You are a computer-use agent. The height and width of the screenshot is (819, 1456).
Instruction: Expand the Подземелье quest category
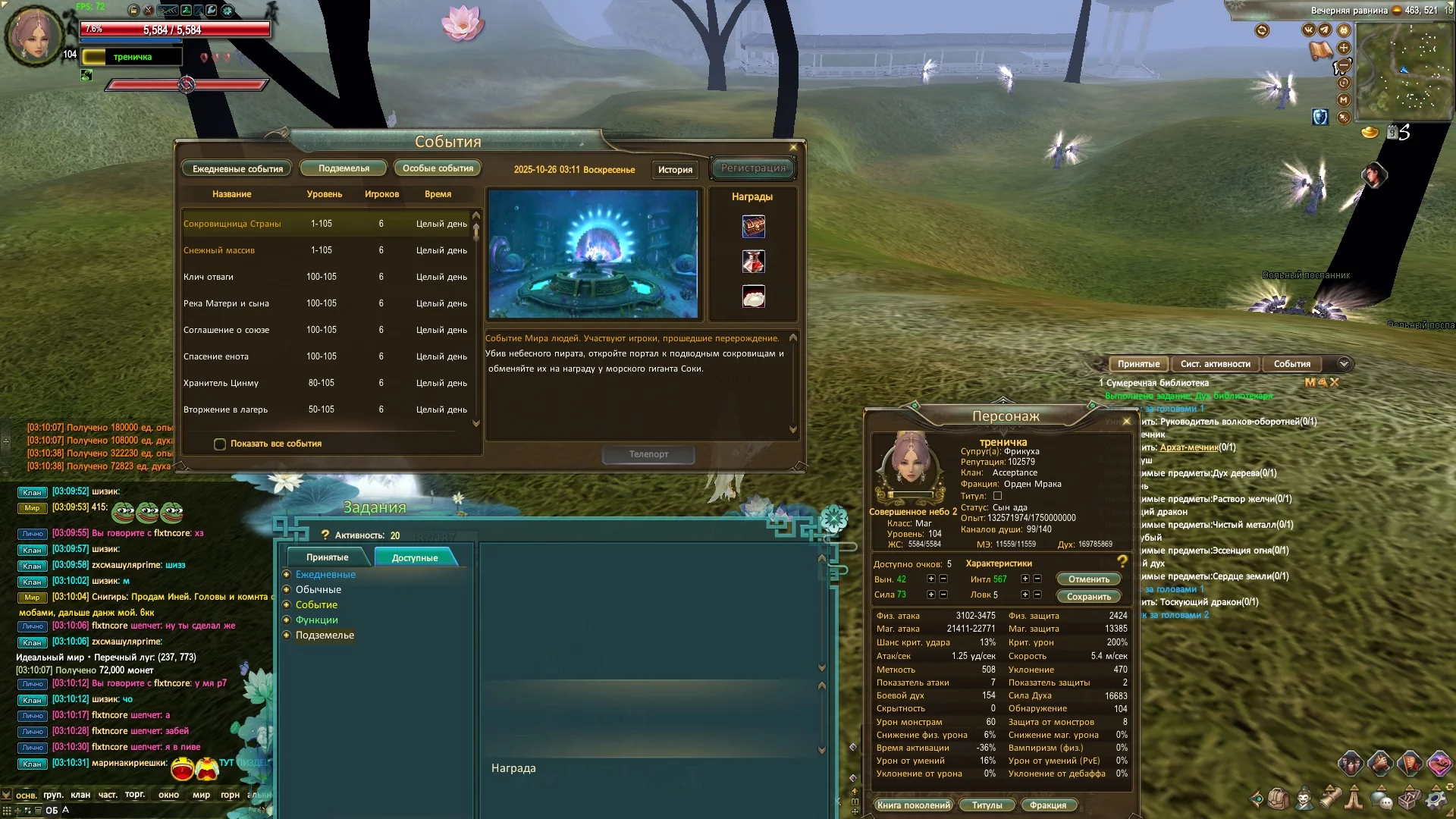coord(325,635)
